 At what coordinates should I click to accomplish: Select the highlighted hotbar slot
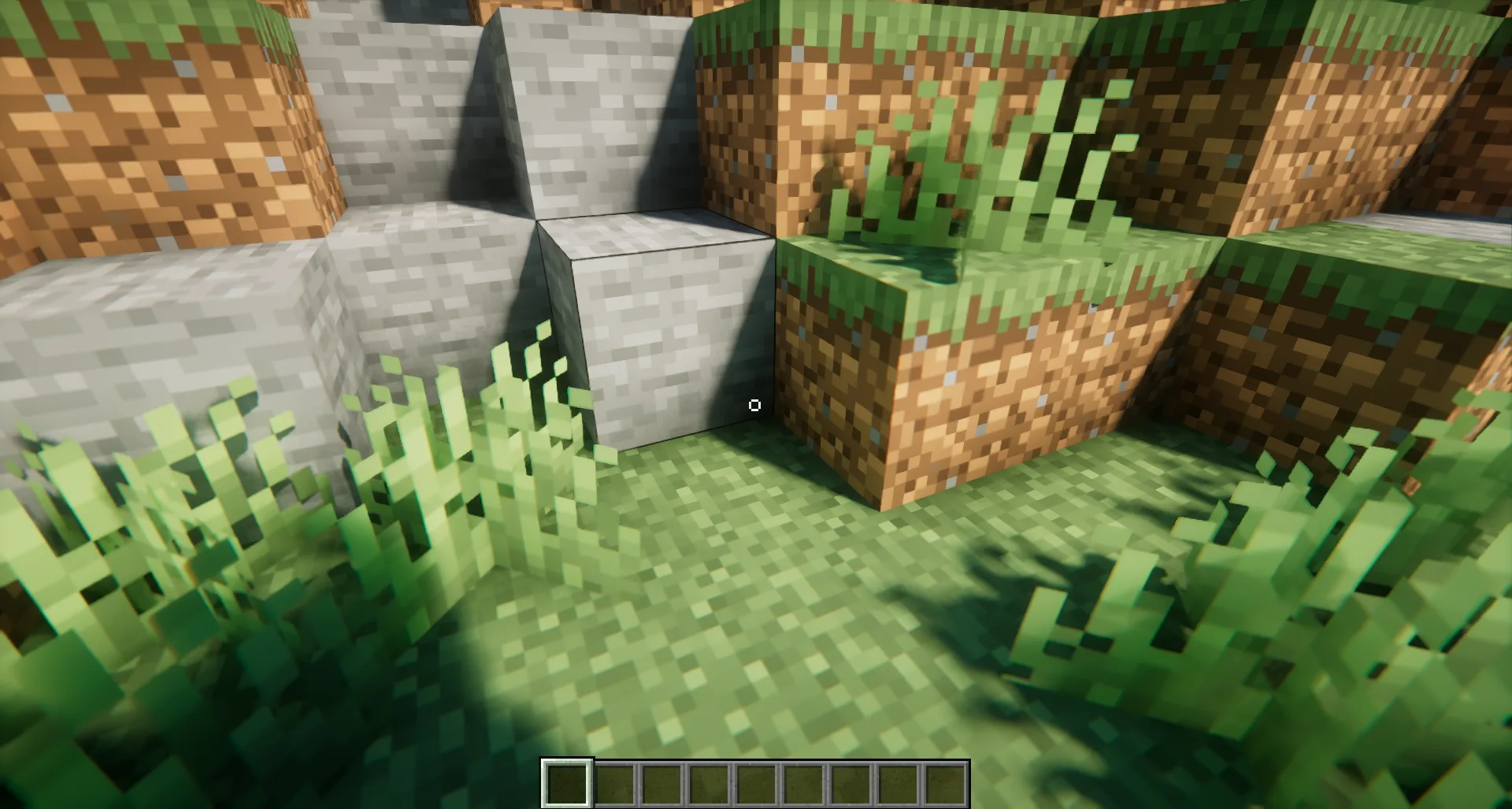(x=567, y=783)
